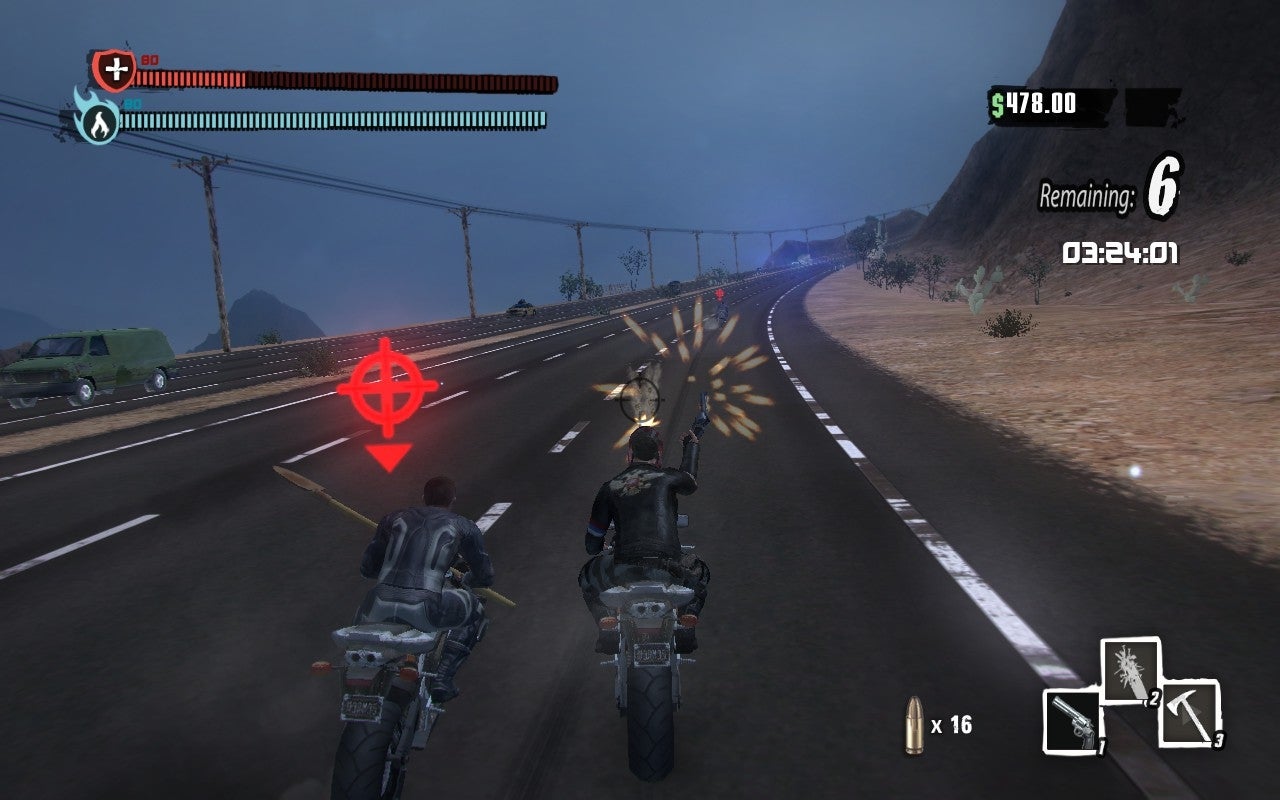Click the green dollar sign icon
1280x800 pixels.
tap(997, 104)
